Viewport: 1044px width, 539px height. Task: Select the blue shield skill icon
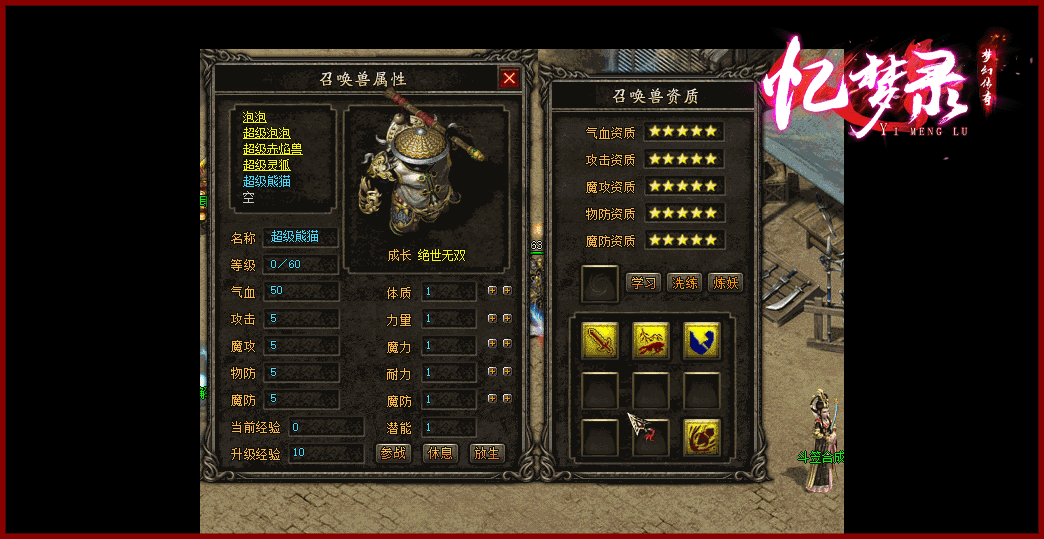[702, 340]
